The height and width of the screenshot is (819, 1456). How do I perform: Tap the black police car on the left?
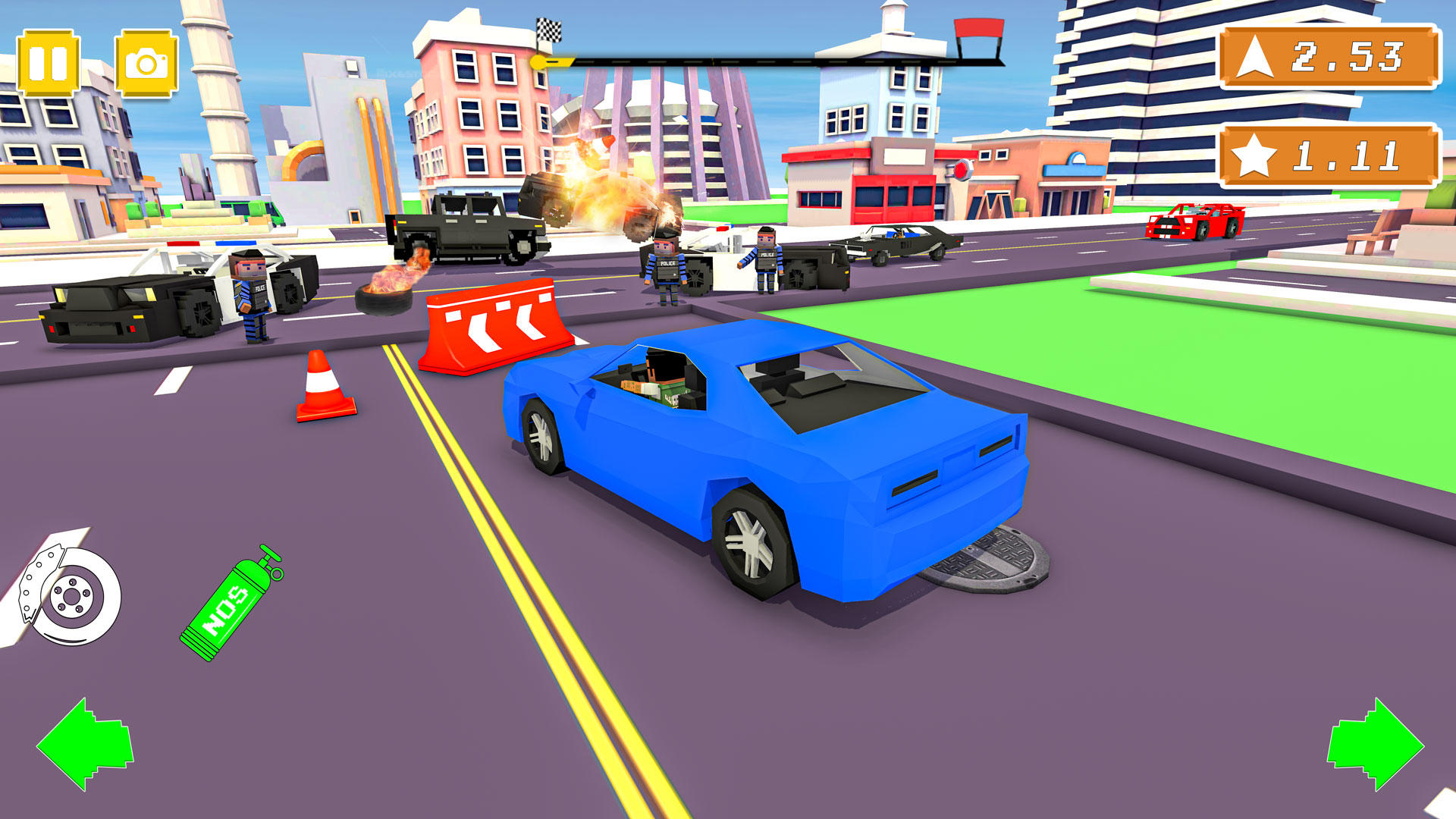click(129, 303)
